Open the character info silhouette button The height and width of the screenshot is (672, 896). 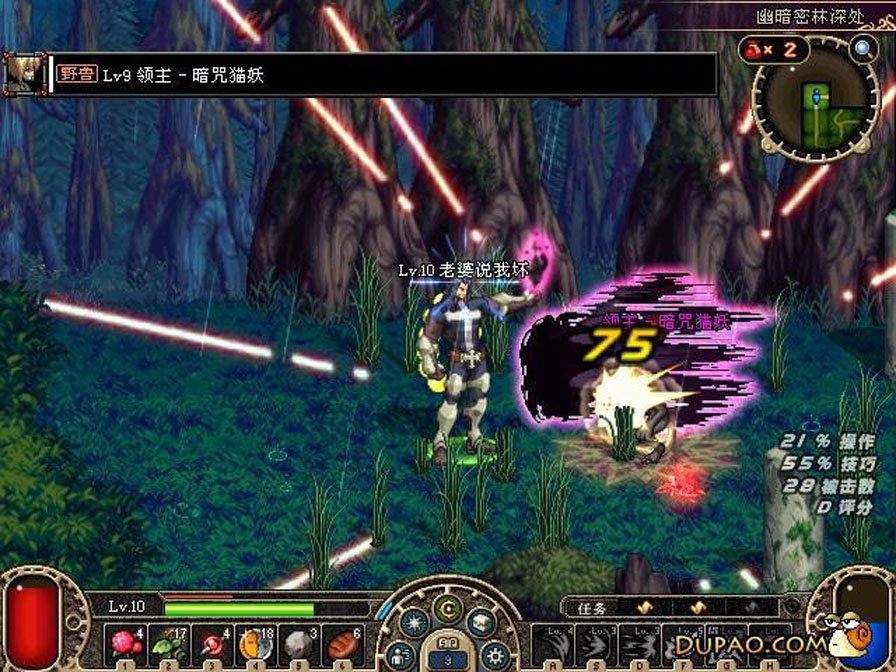click(401, 655)
